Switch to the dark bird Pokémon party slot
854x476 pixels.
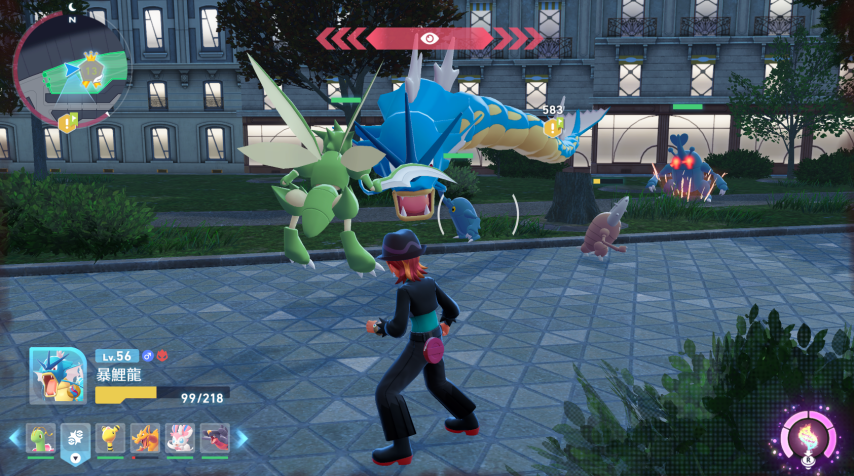214,438
